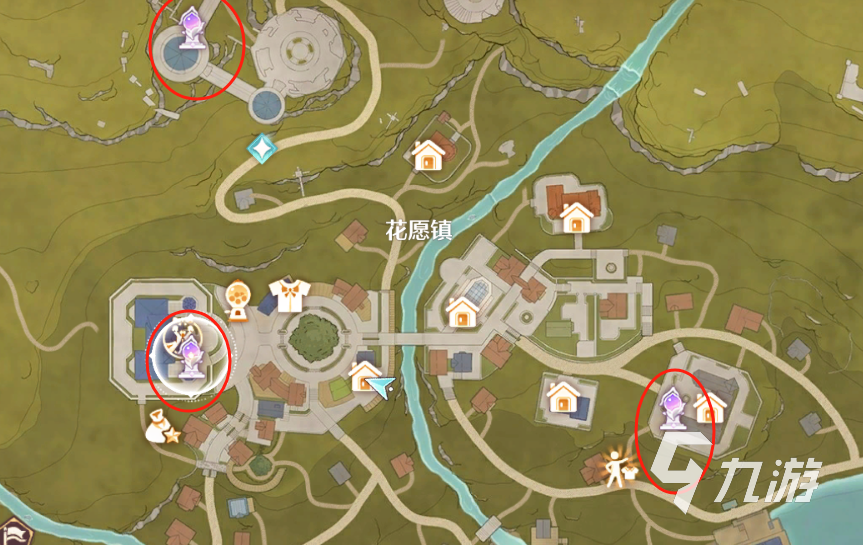Select the clothing shop shirt marker
This screenshot has height=545, width=863.
pyautogui.click(x=289, y=295)
